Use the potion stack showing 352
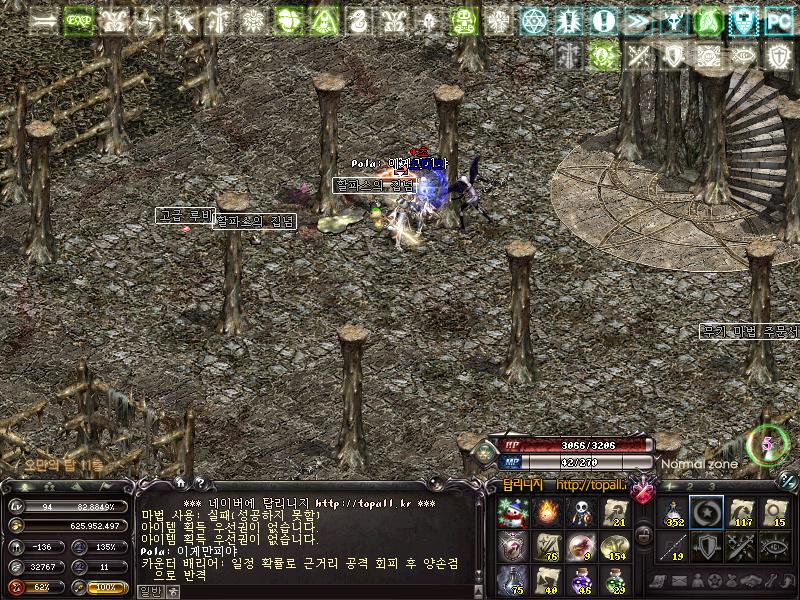This screenshot has width=800, height=600. (x=673, y=514)
